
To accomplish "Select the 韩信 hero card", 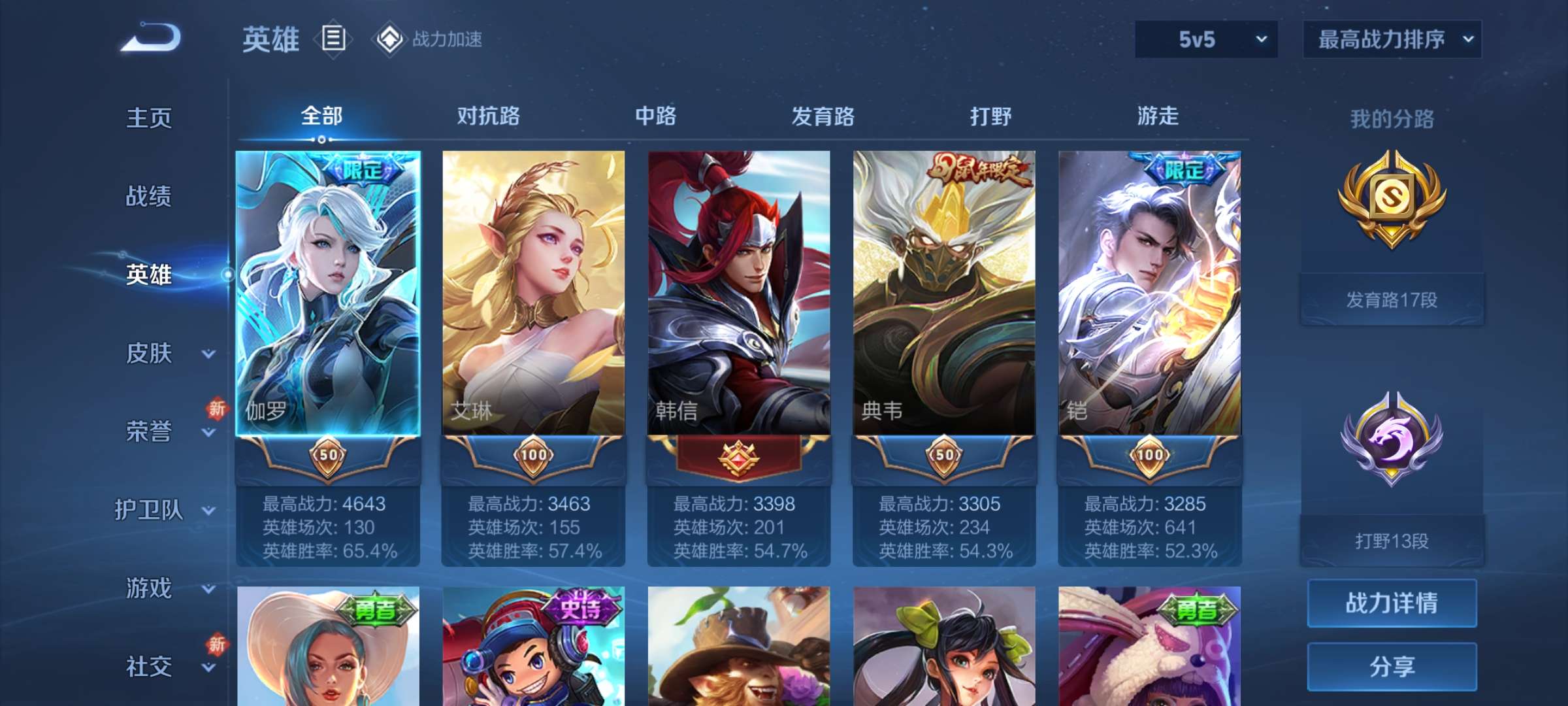I will point(739,294).
